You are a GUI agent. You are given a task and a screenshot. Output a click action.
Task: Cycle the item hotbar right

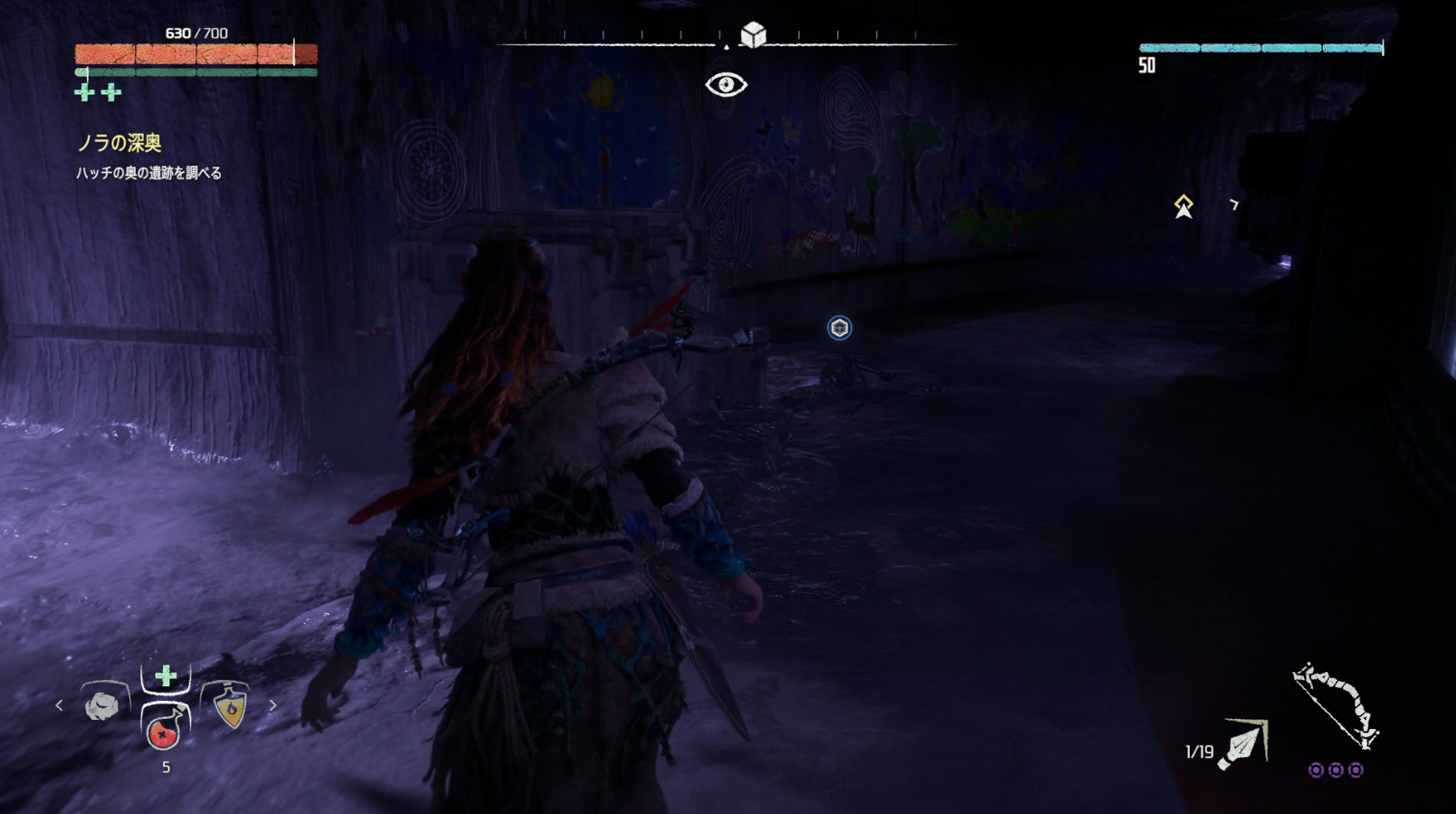tap(272, 705)
